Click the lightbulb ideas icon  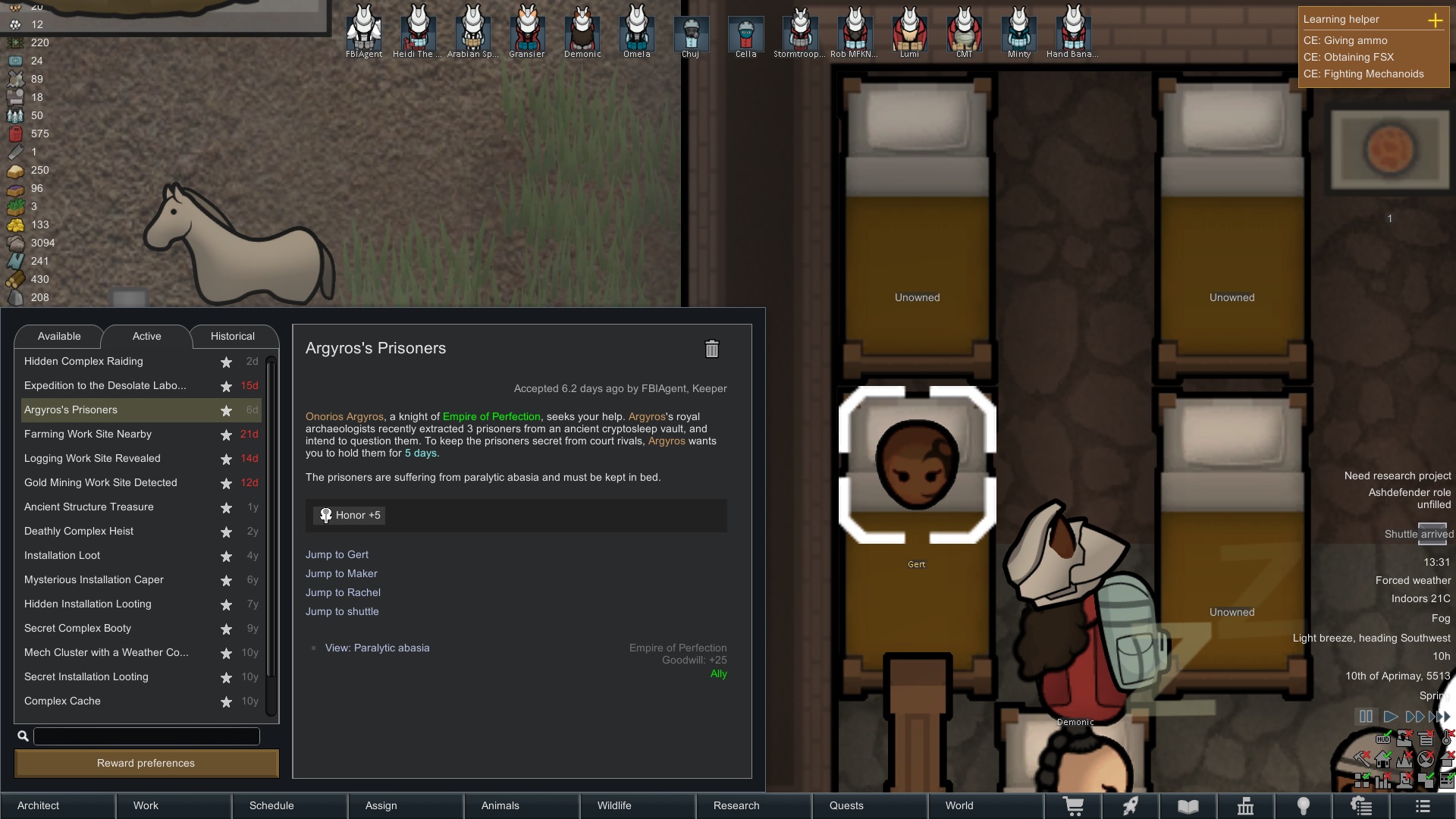pos(1304,805)
